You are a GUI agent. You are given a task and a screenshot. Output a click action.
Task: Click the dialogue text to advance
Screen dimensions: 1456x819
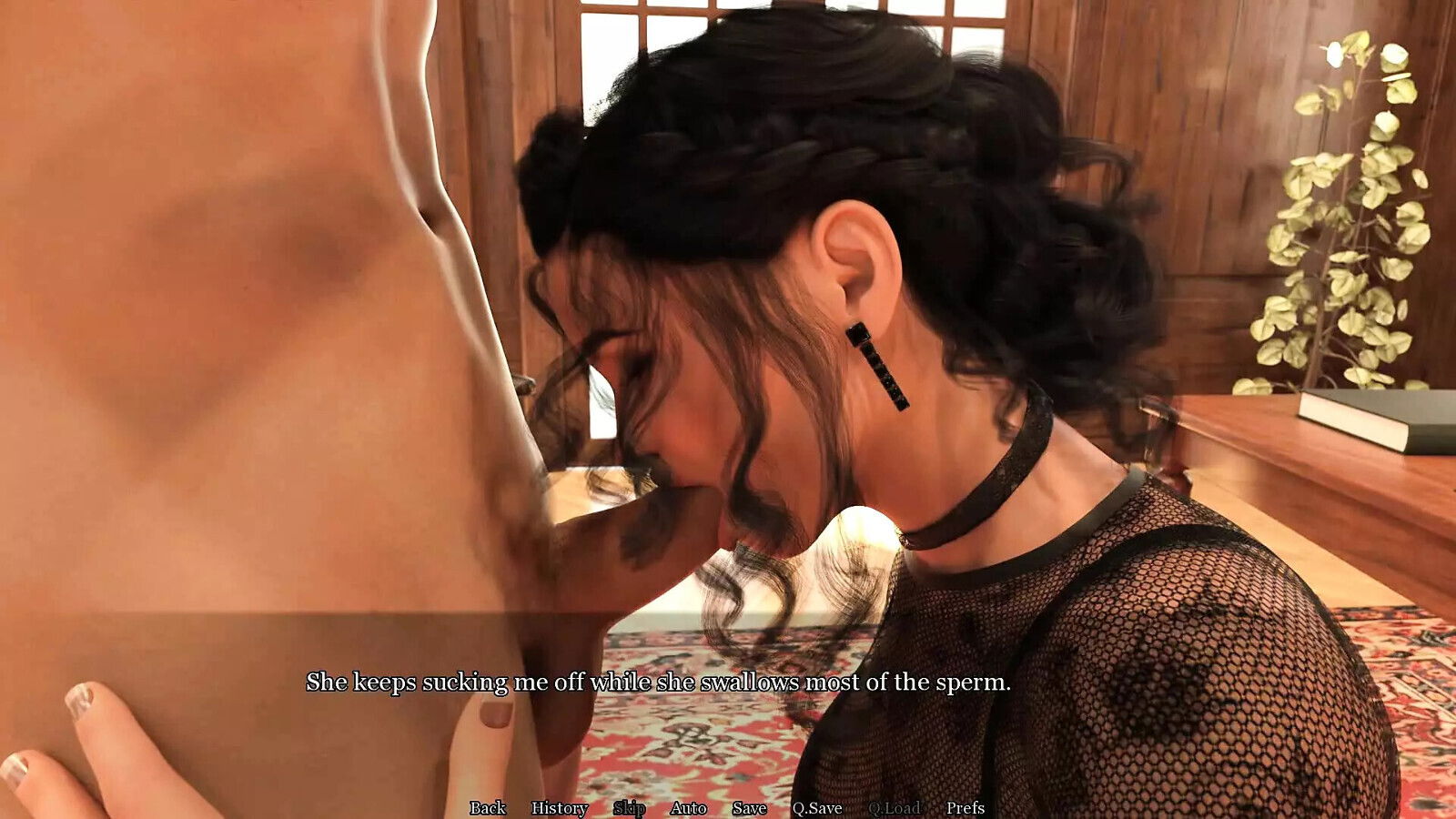coord(661,680)
